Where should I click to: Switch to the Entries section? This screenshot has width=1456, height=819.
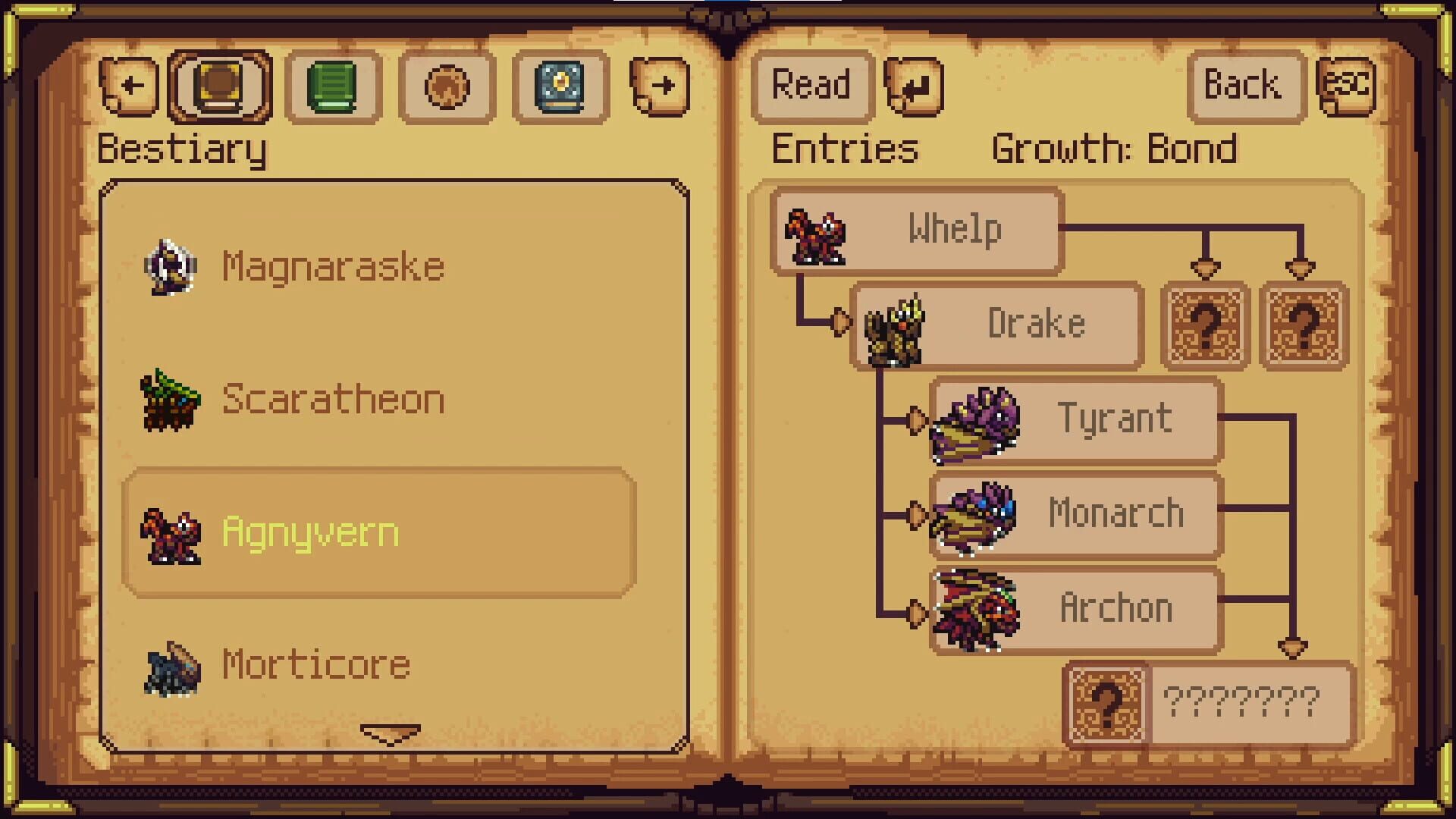[844, 149]
